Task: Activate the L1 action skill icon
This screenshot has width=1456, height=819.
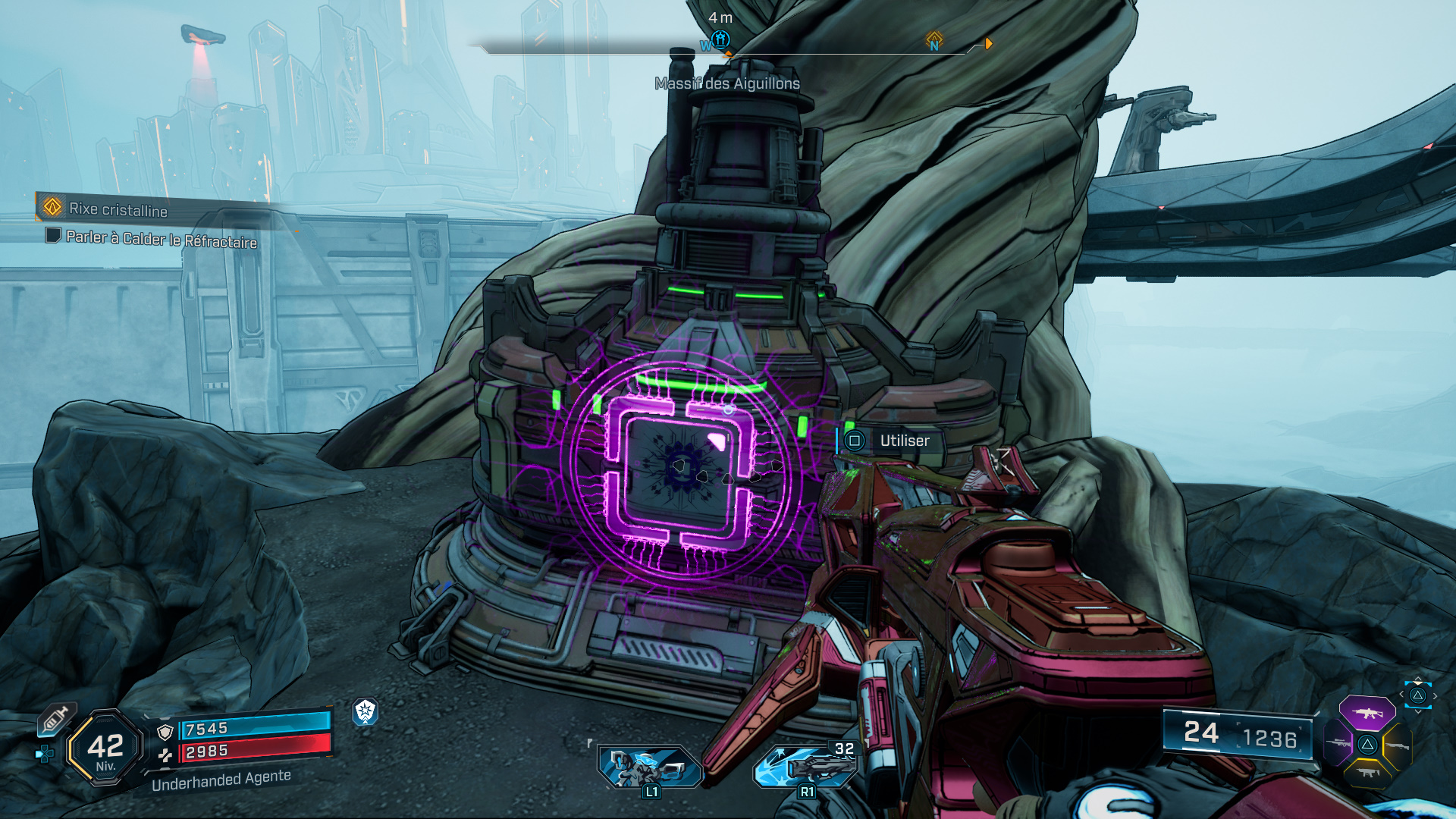Action: pos(649,767)
